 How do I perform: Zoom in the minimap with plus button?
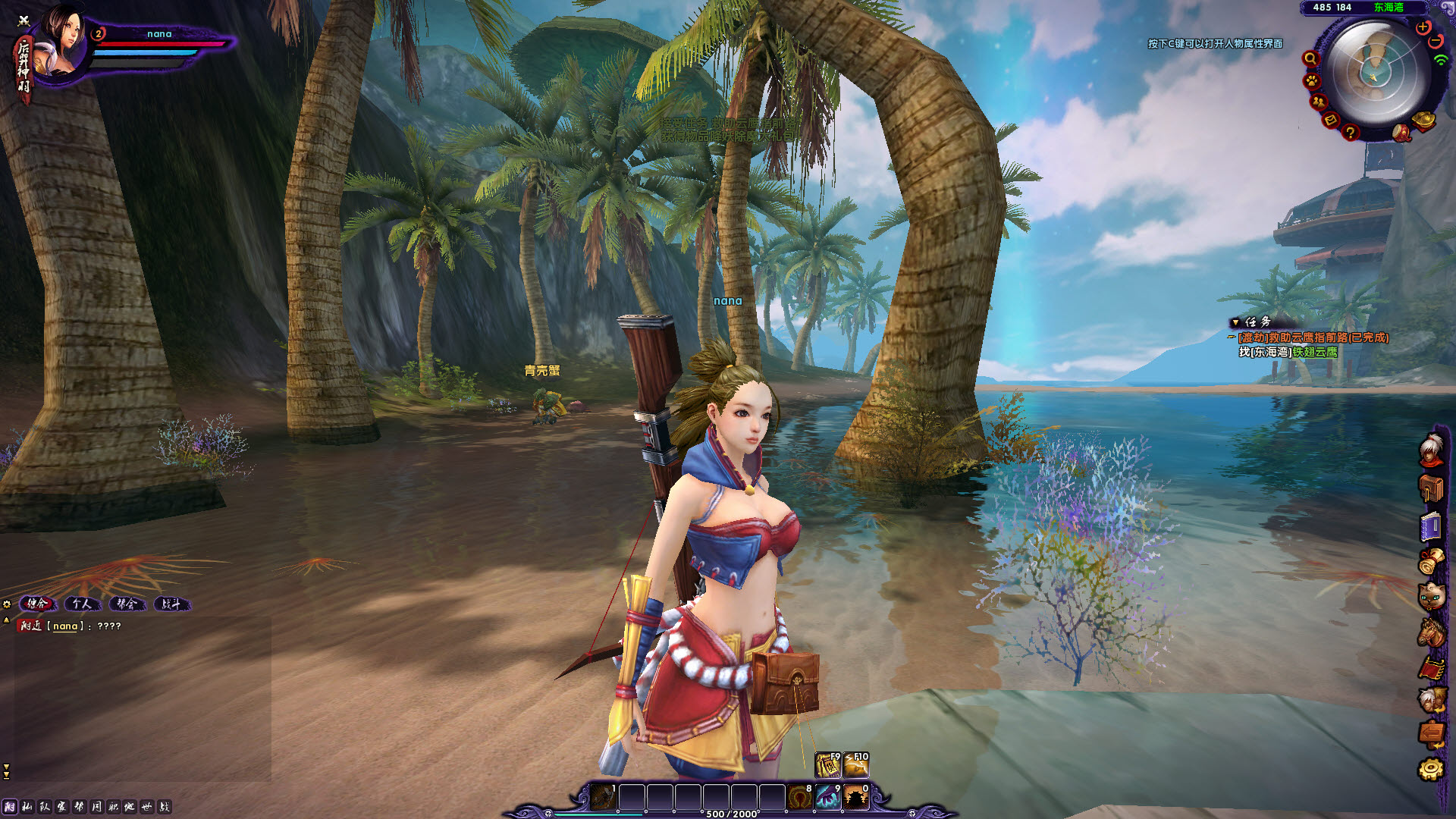[1423, 27]
